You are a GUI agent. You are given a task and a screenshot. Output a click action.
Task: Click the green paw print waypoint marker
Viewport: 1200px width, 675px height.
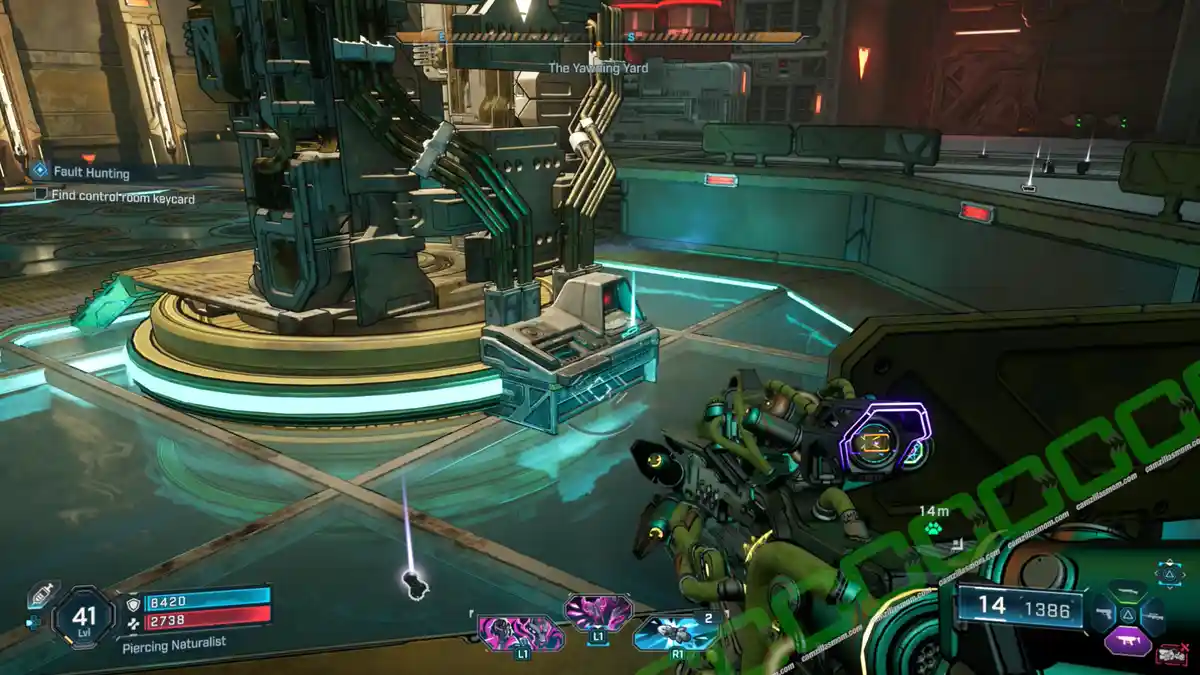pyautogui.click(x=933, y=528)
